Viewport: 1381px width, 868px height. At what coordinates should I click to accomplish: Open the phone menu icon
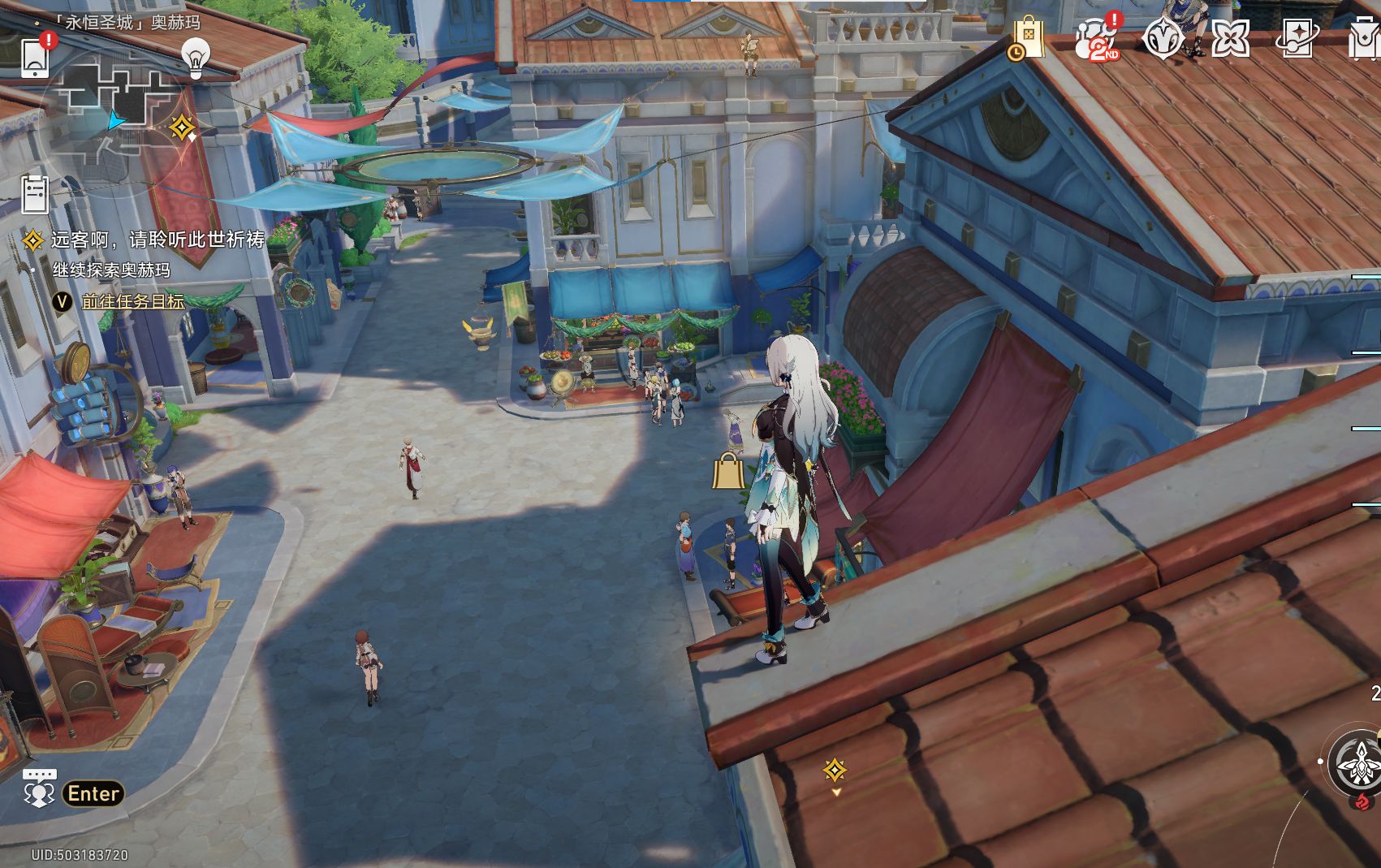point(36,55)
